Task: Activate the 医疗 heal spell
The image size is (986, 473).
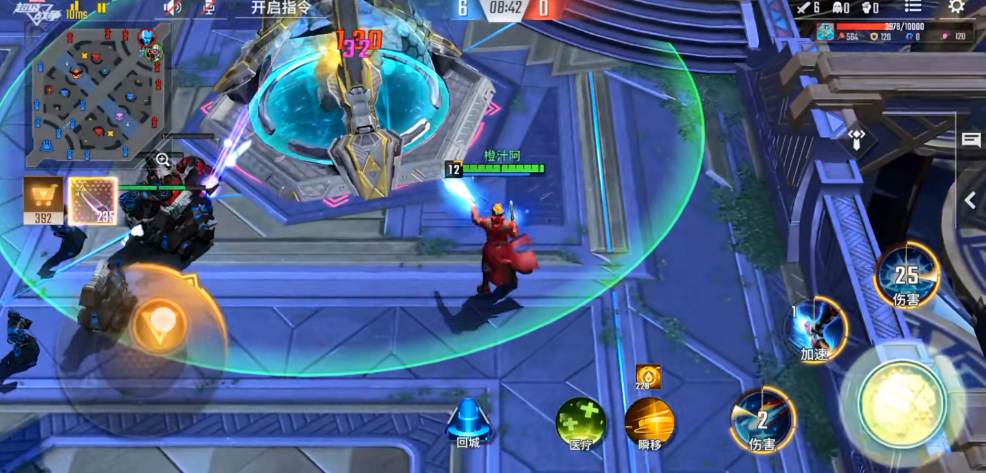Action: tap(580, 422)
